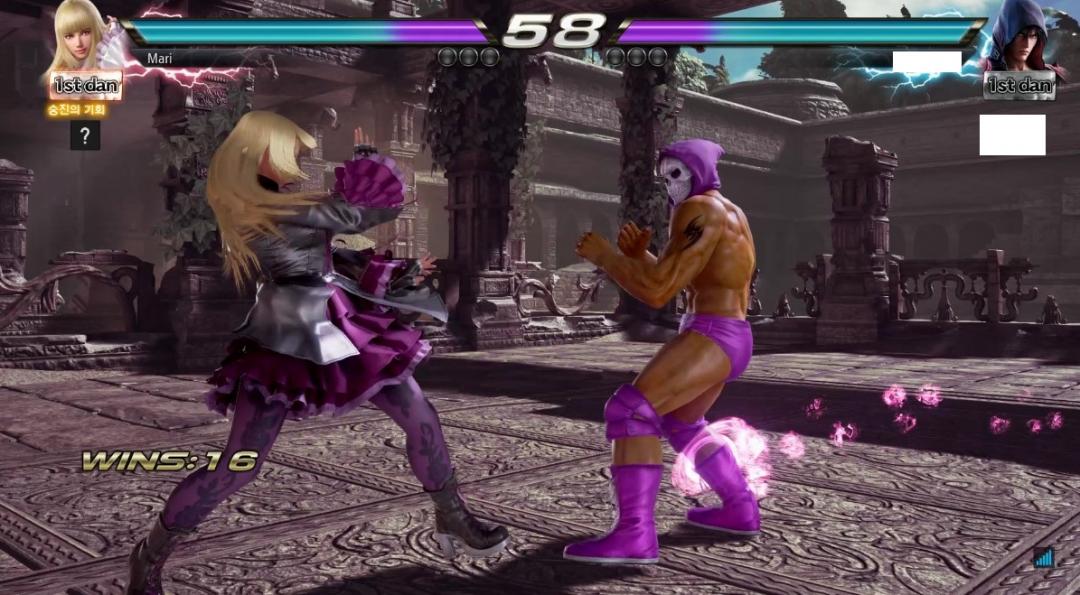
Task: Click the left player's 1st dan rank badge
Action: (x=87, y=86)
